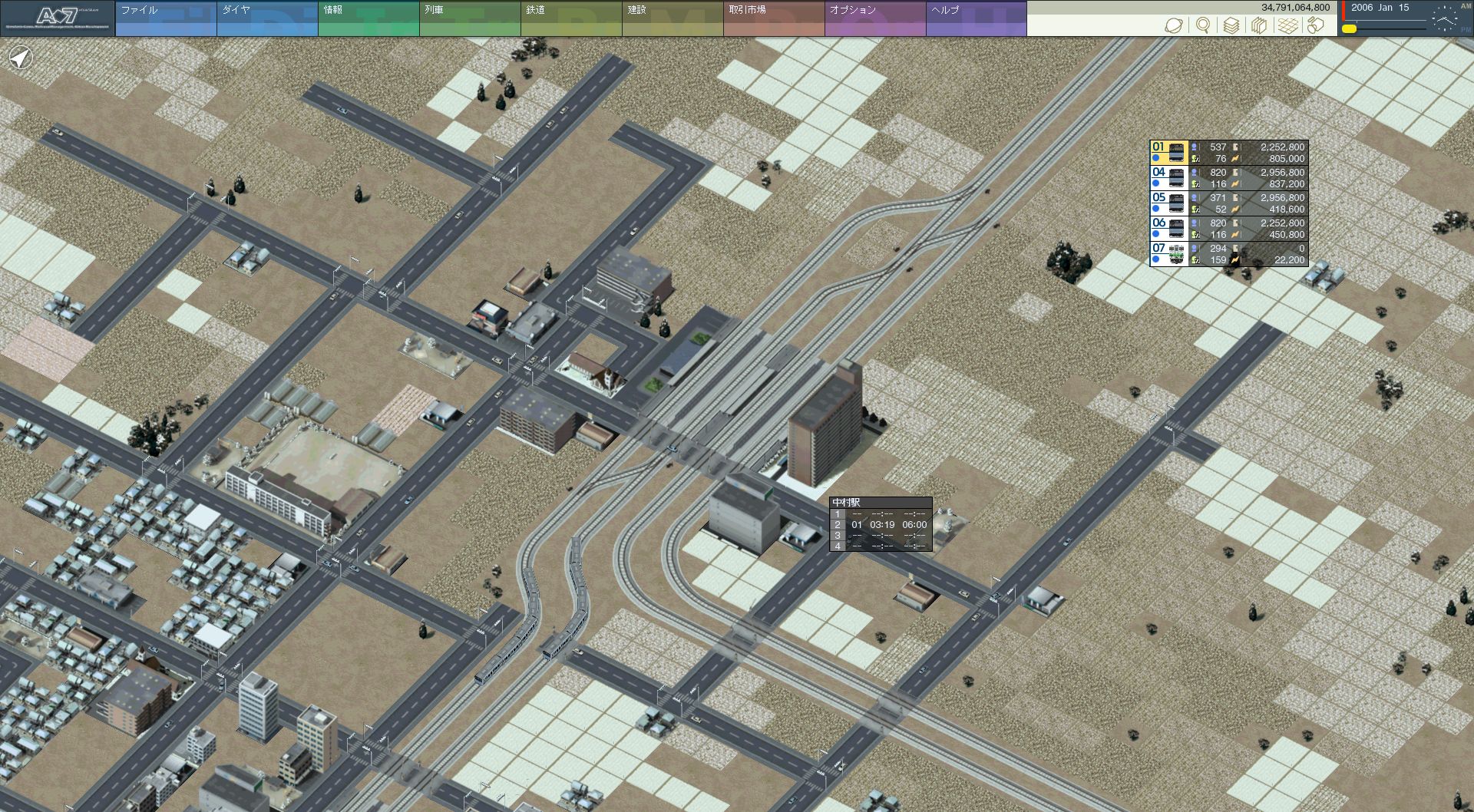Open the オプション (Options) menu
The width and height of the screenshot is (1474, 812).
pyautogui.click(x=874, y=18)
